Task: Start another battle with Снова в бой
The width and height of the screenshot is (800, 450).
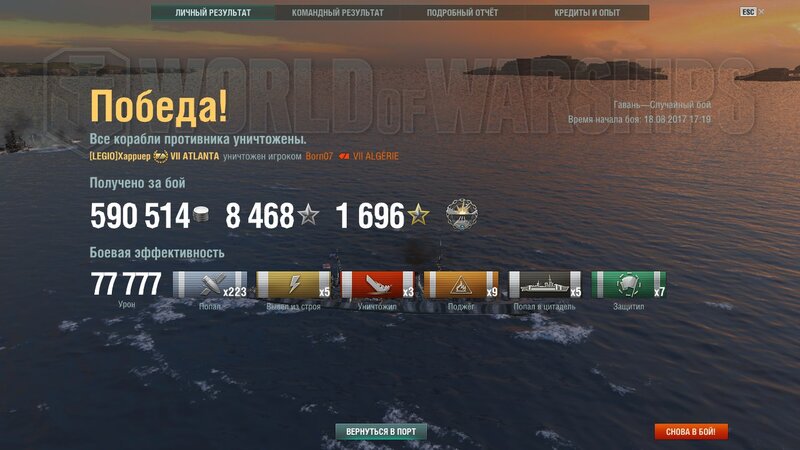Action: (691, 432)
